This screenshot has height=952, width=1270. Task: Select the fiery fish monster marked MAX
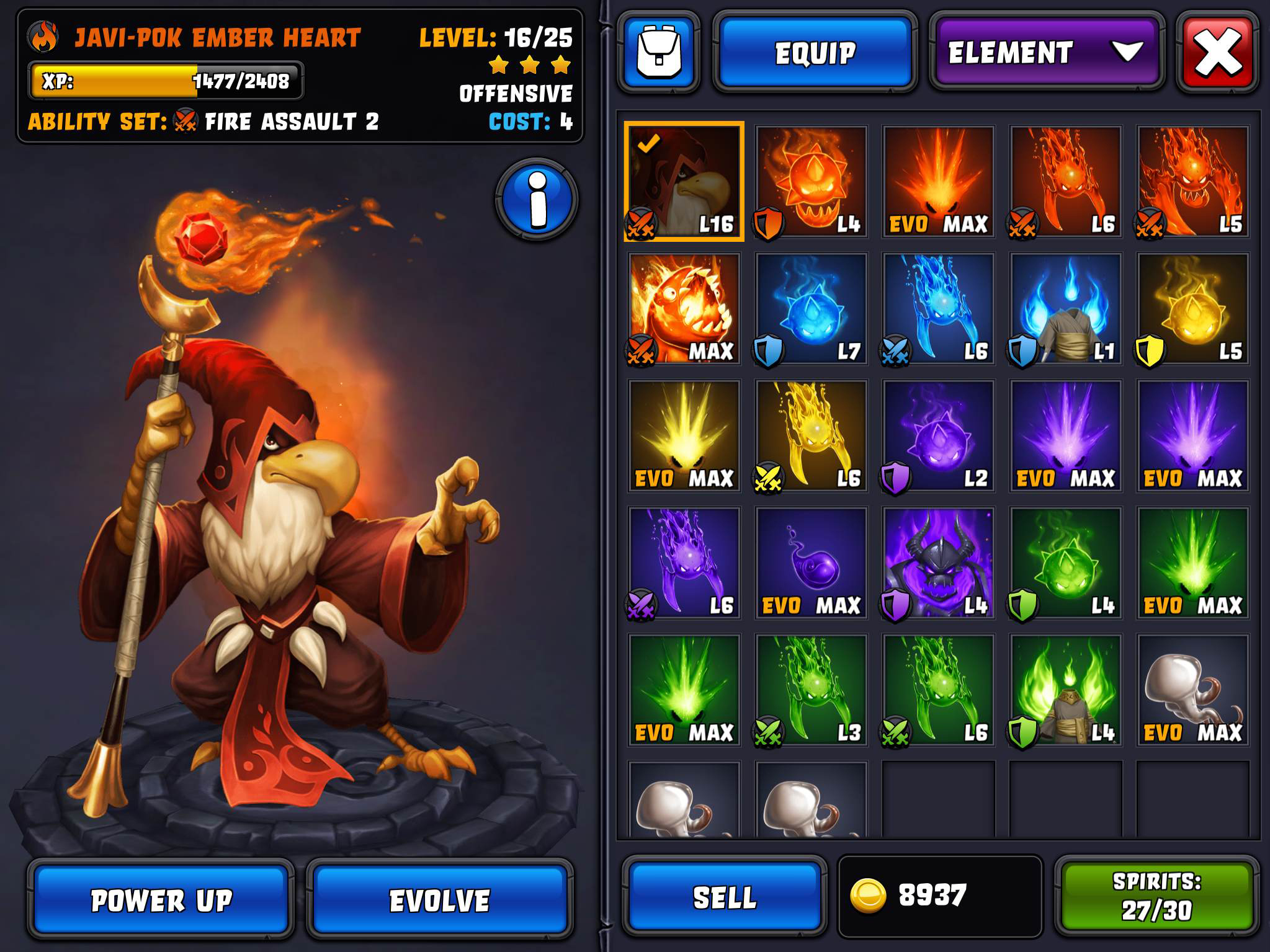pos(684,308)
